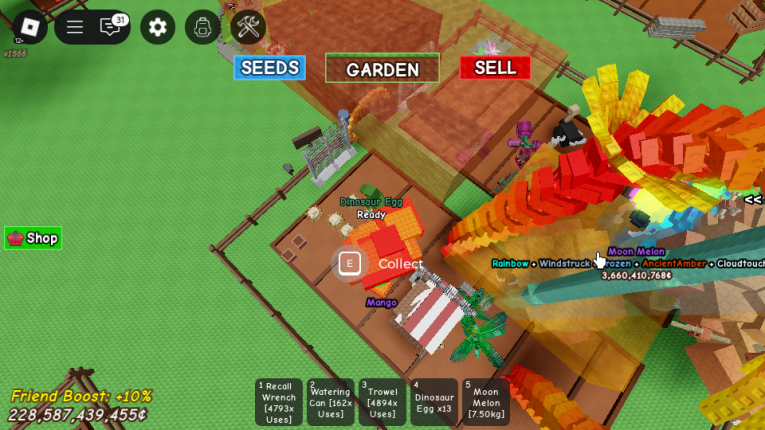
Task: Select the Recall Wrench hotbar slot
Action: pyautogui.click(x=279, y=402)
